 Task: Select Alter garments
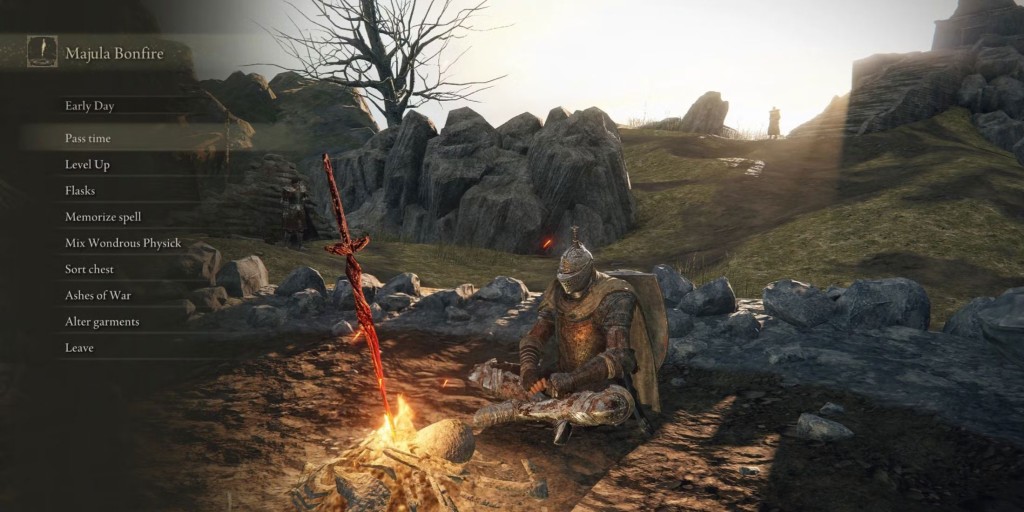coord(102,322)
